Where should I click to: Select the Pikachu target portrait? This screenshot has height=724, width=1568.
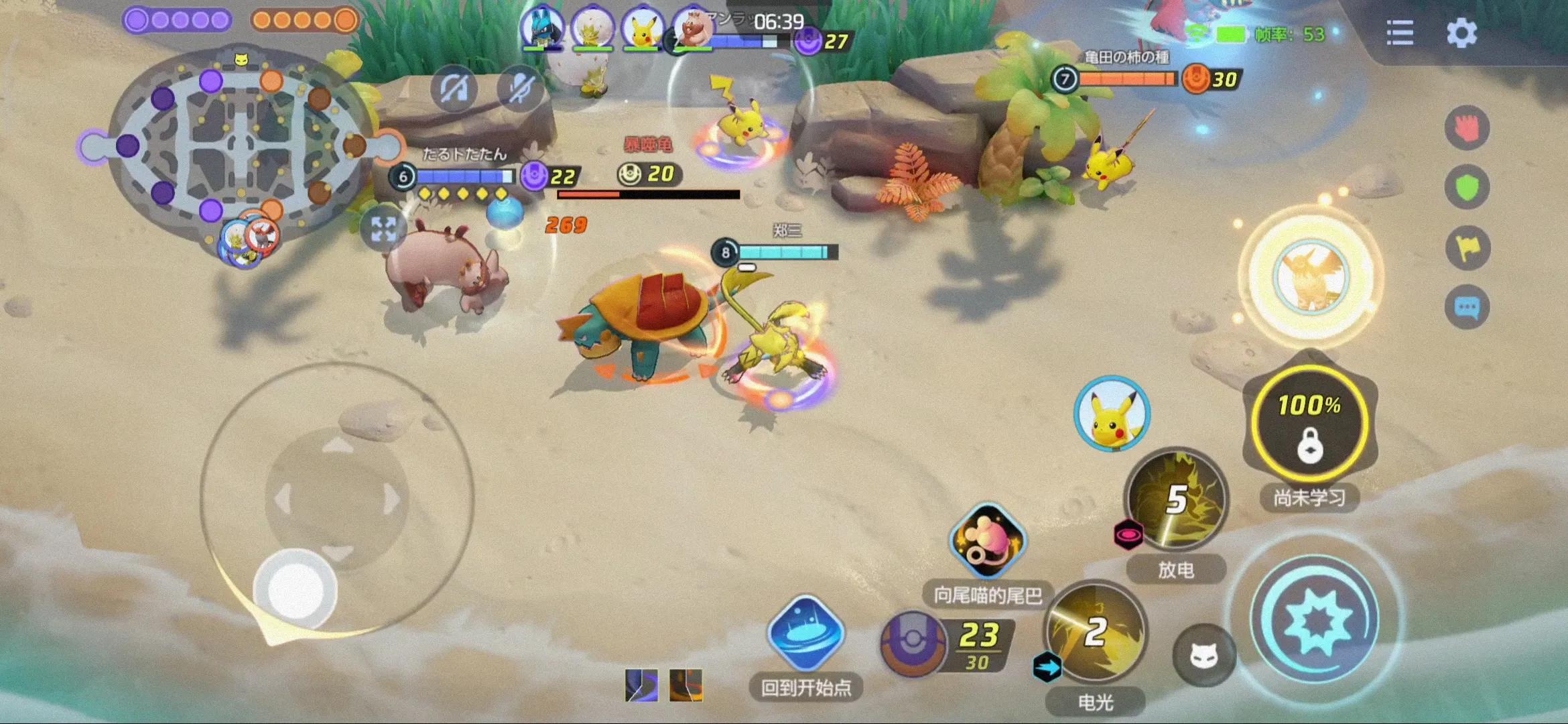point(1112,414)
